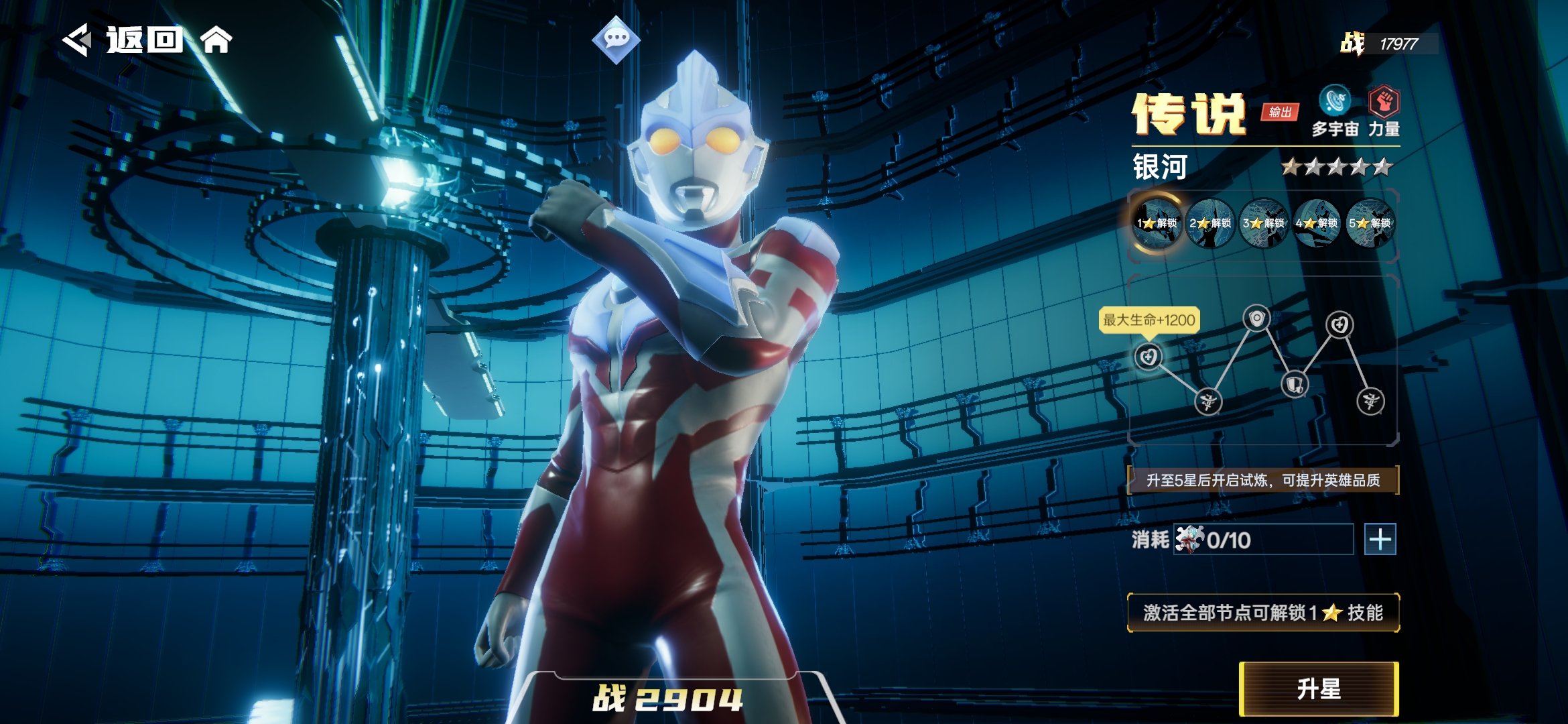Select the 1-star unlock skill icon
Screen dimensions: 1568x724
(1157, 223)
